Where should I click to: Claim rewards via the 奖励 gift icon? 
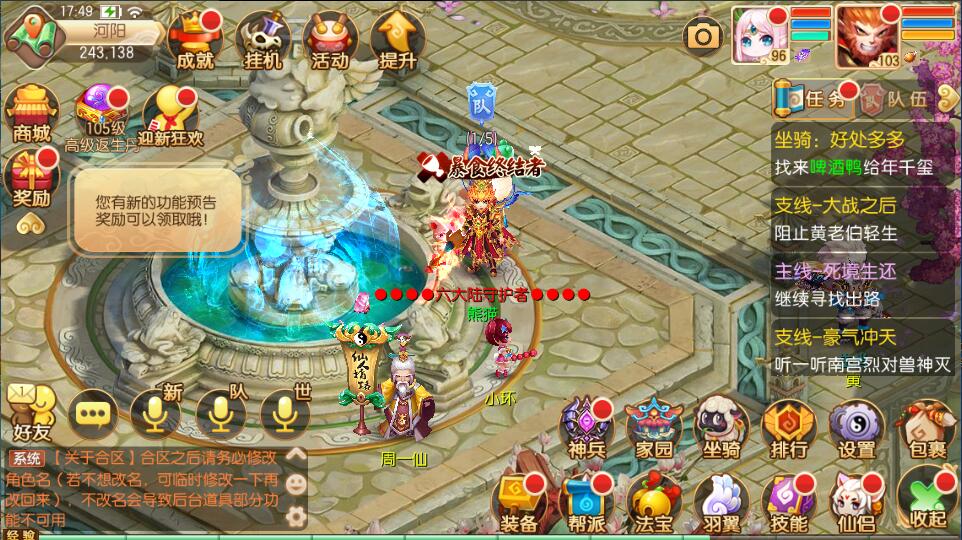click(x=31, y=178)
